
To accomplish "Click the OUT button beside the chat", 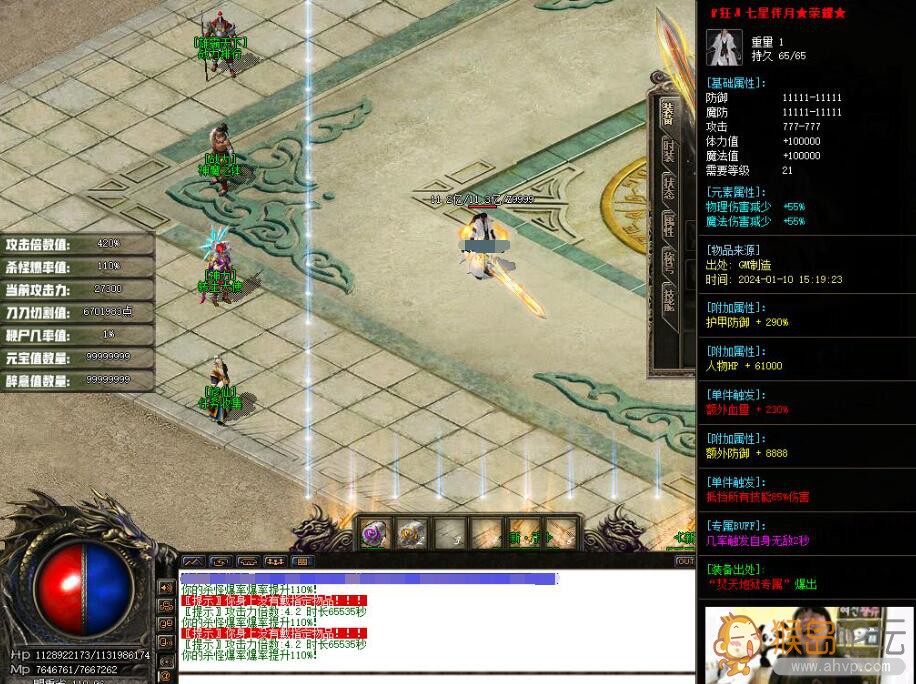I will 685,561.
